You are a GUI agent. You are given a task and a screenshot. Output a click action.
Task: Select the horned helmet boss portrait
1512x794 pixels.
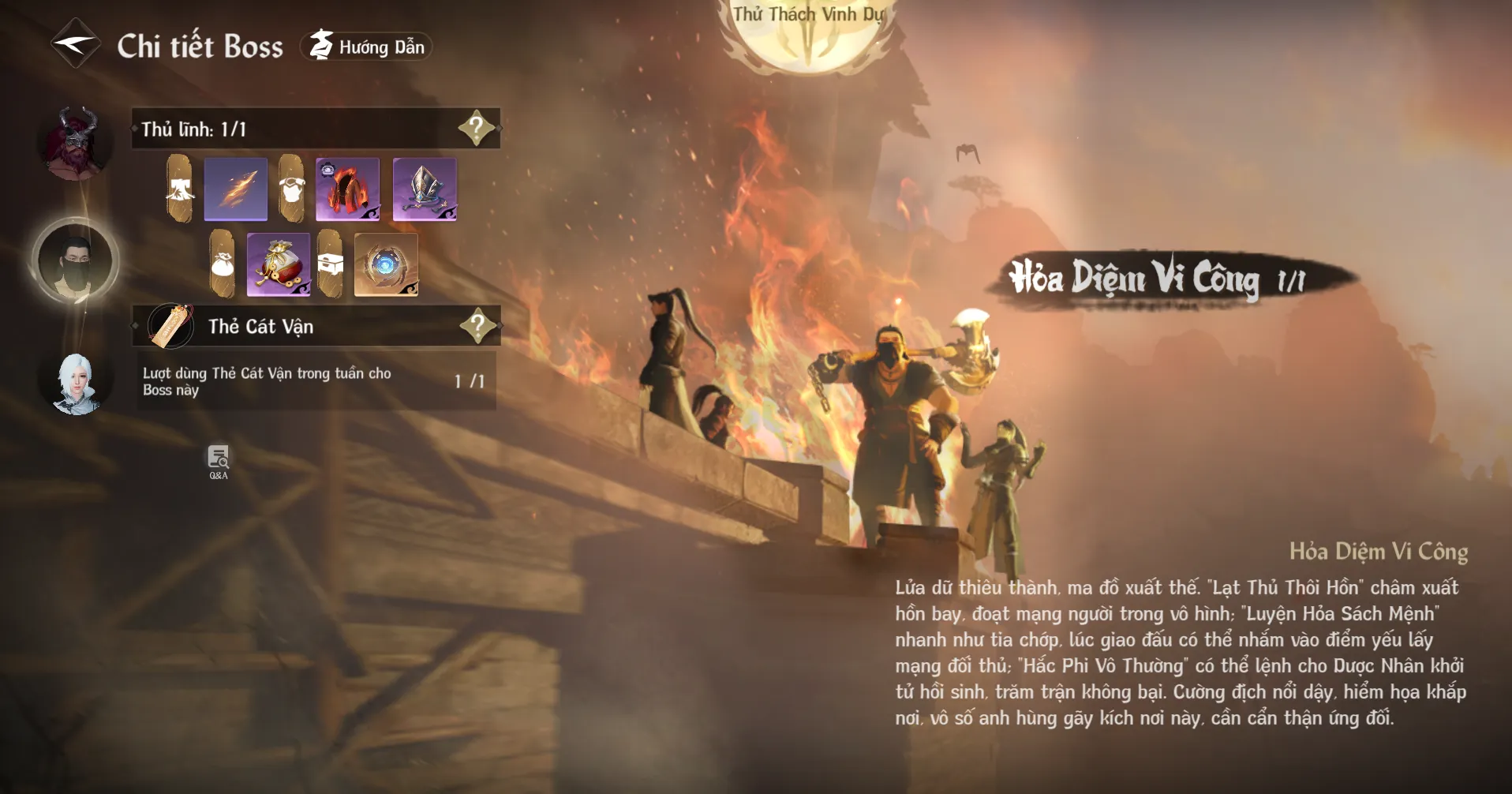[75, 143]
